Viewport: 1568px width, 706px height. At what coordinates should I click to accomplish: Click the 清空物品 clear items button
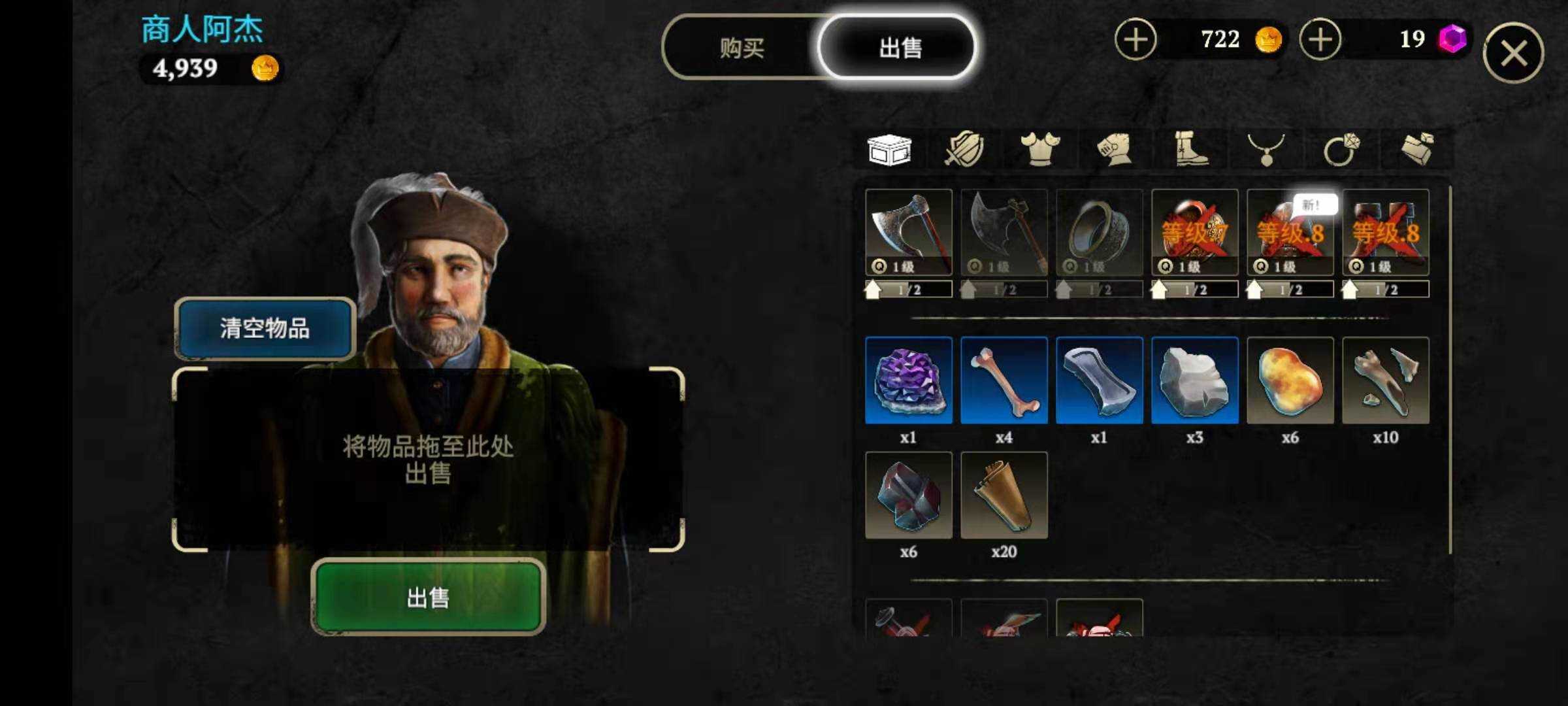(x=265, y=328)
